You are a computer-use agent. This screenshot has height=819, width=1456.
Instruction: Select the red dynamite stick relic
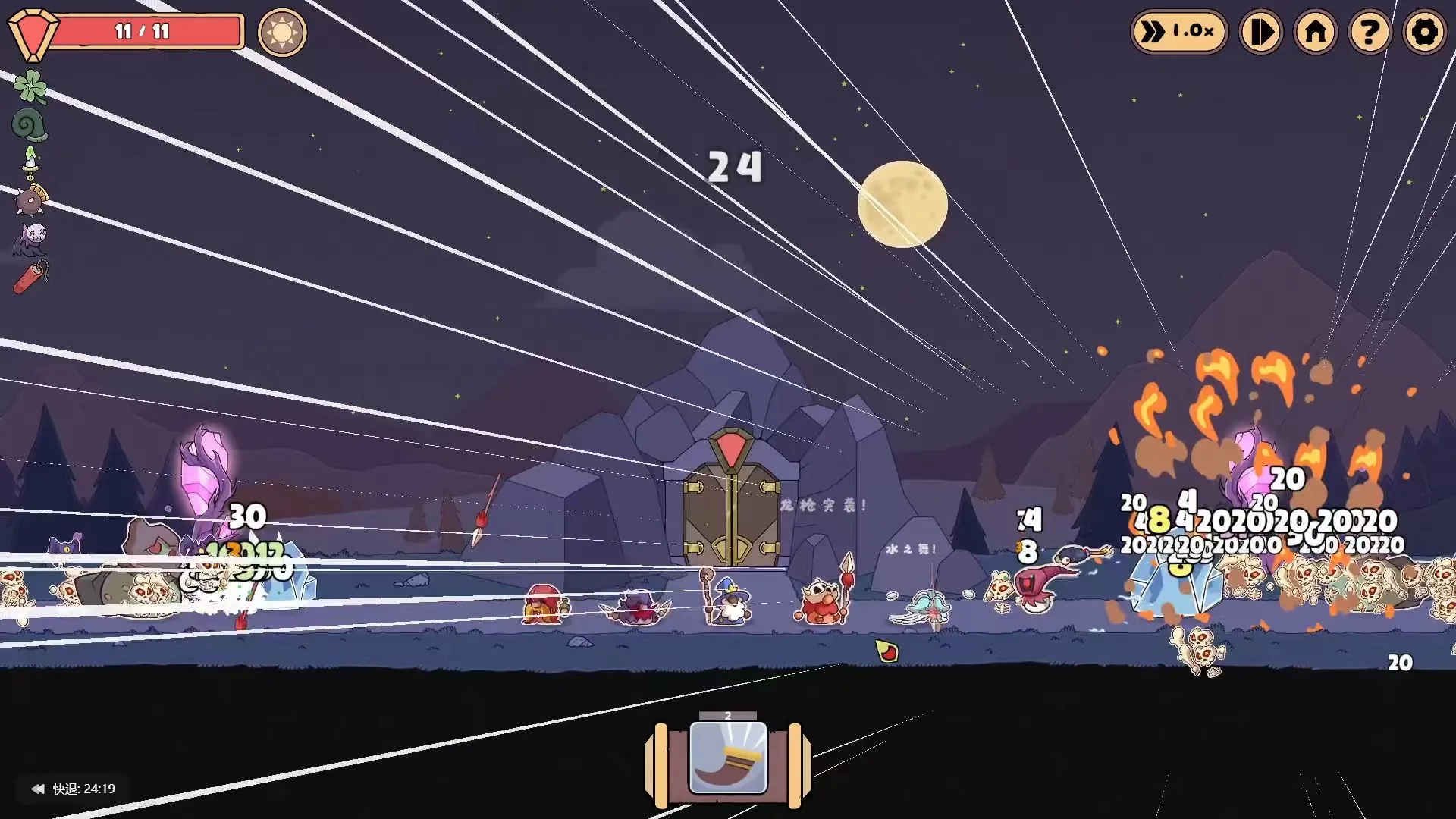point(31,277)
